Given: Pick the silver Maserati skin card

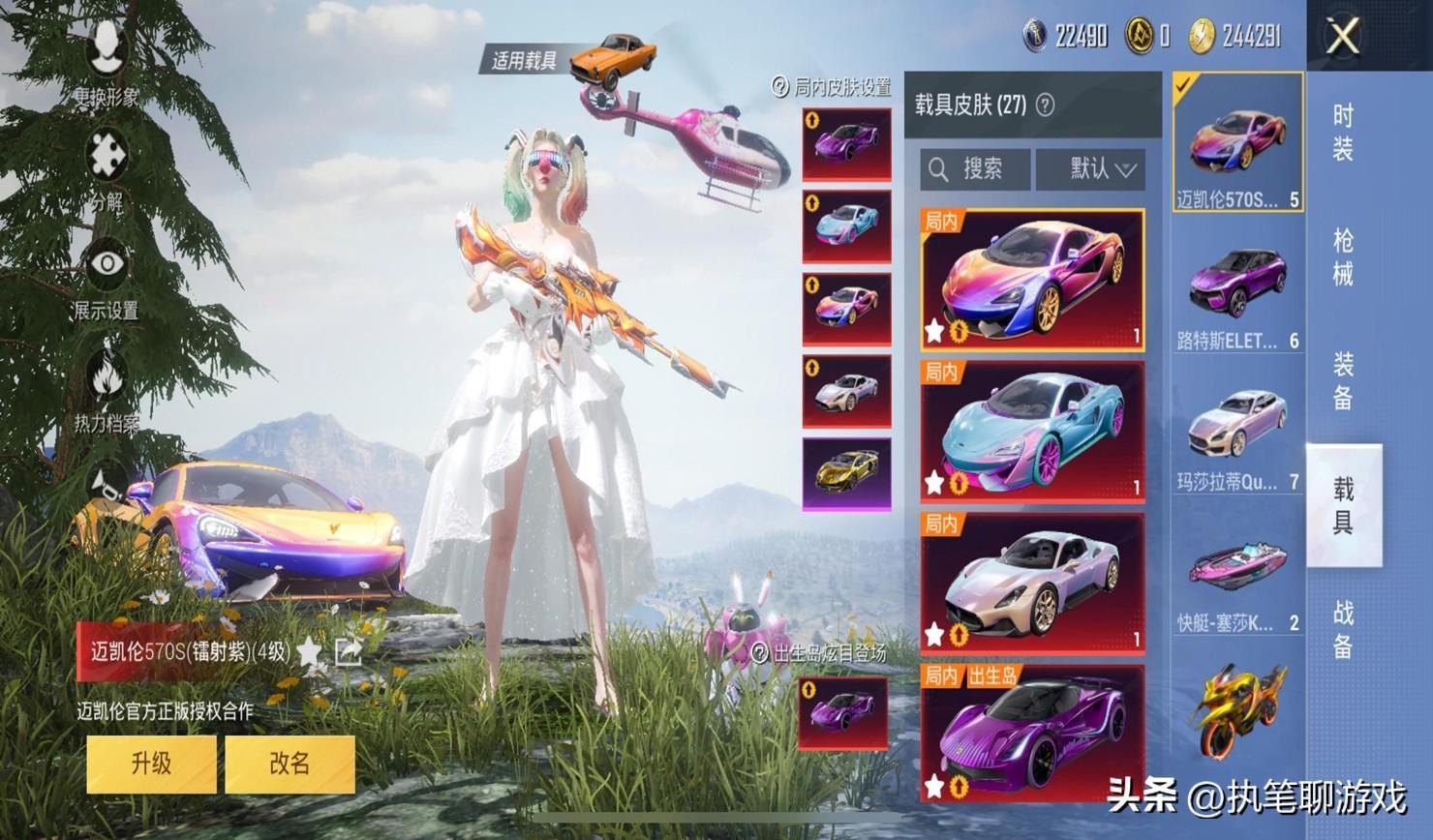Looking at the screenshot, I should 1032,581.
